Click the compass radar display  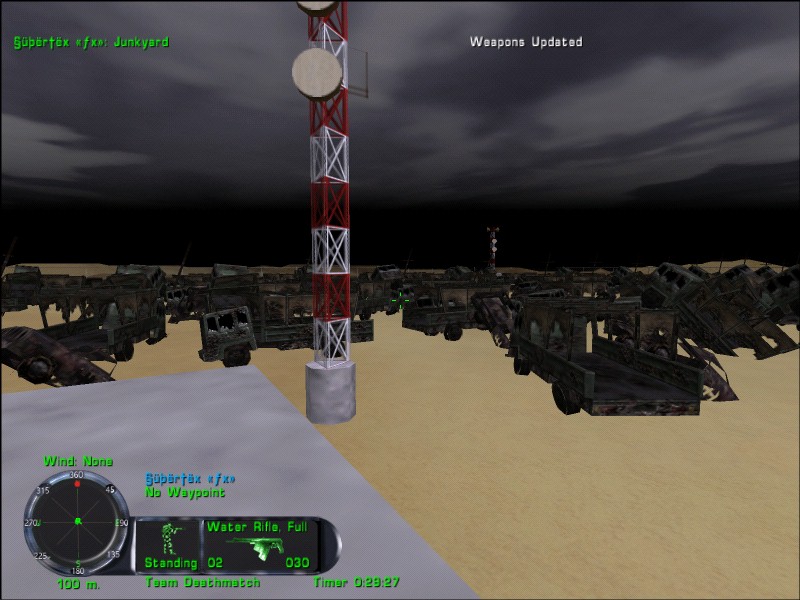tap(77, 521)
